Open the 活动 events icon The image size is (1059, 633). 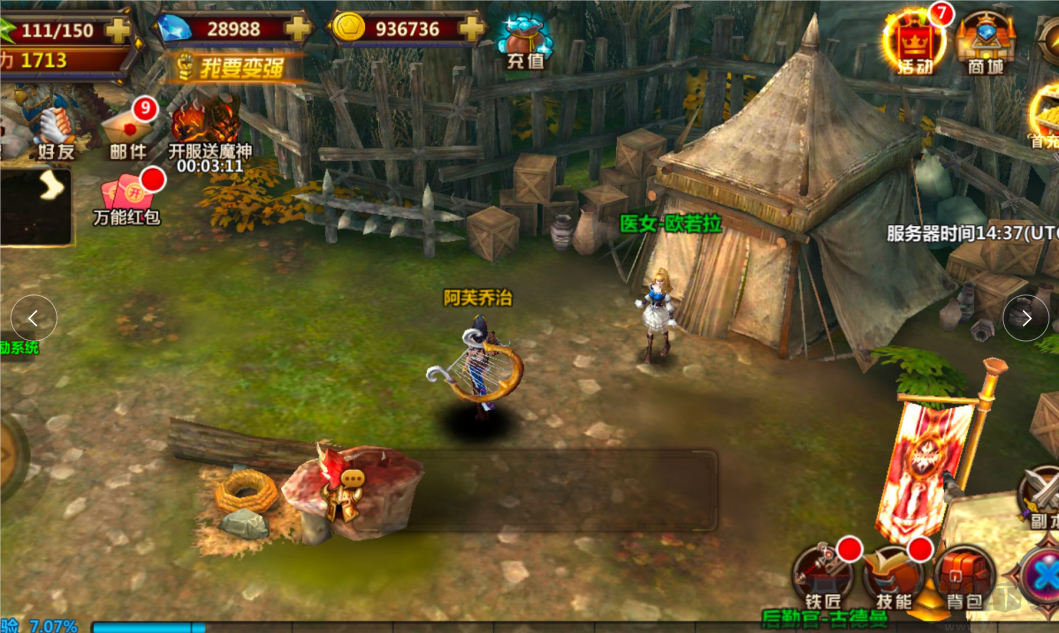(x=910, y=42)
